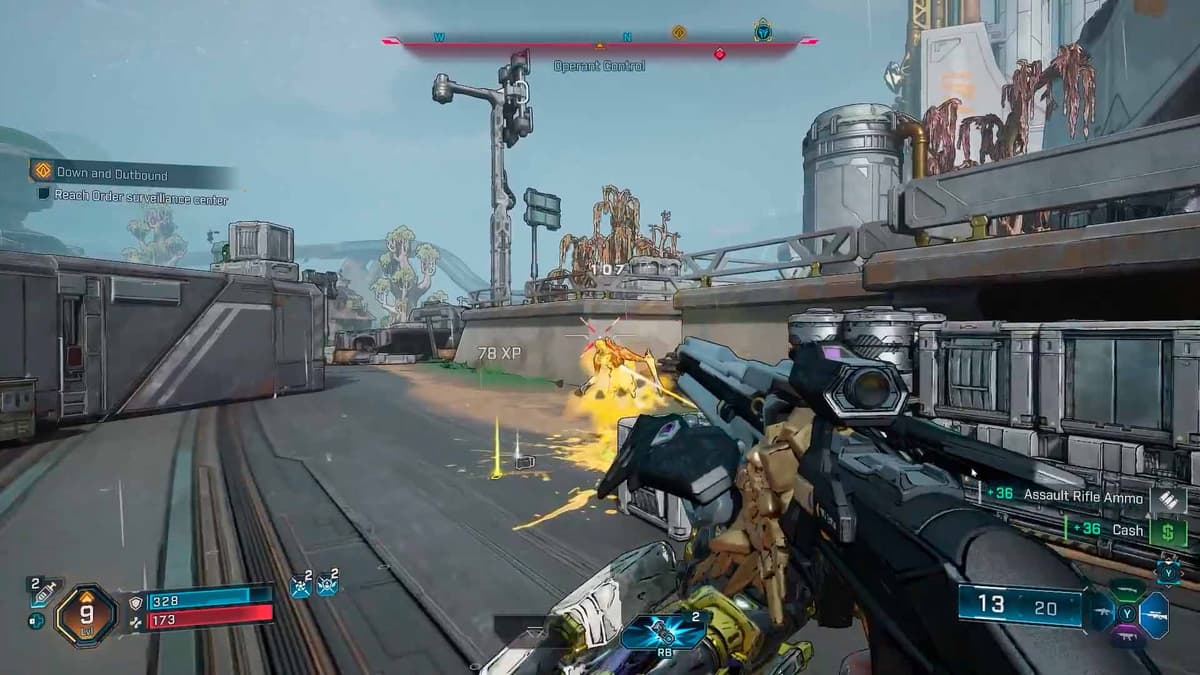Image resolution: width=1200 pixels, height=675 pixels.
Task: Select the Down and Outbound quest tracker
Action: click(x=112, y=173)
